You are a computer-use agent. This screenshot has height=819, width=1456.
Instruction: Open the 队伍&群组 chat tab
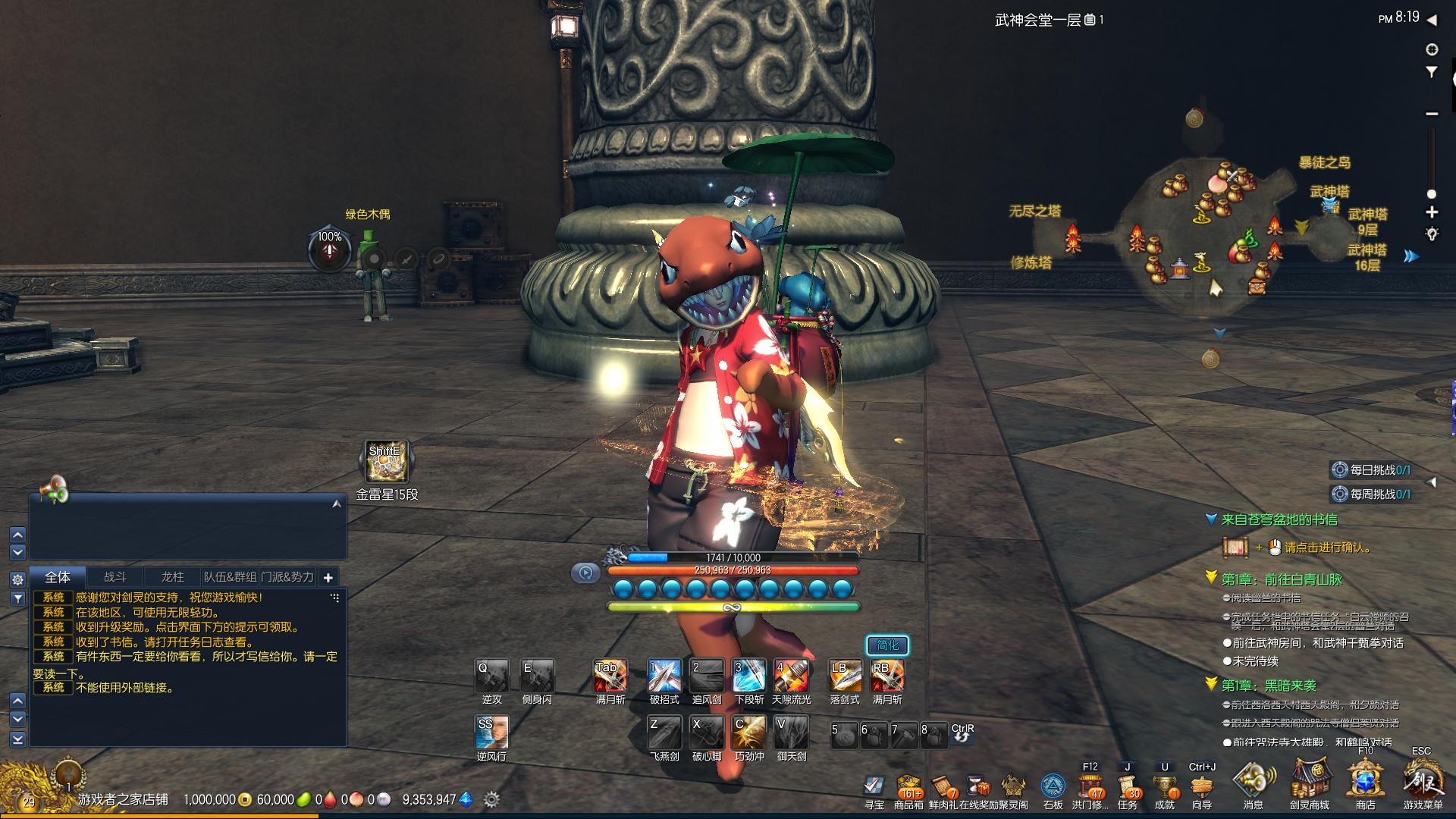pyautogui.click(x=230, y=577)
